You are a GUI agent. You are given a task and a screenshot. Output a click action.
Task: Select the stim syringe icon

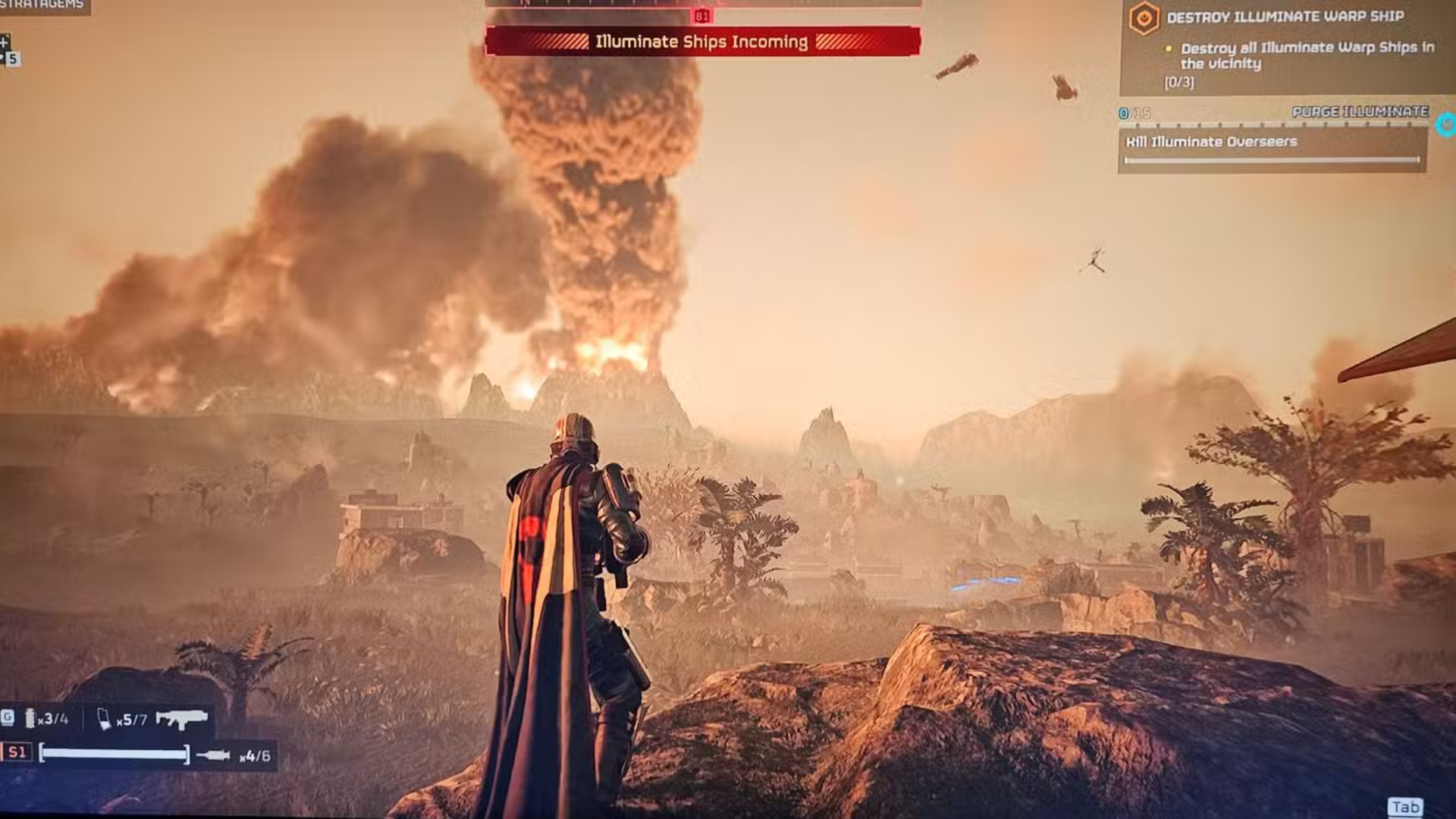tap(213, 755)
